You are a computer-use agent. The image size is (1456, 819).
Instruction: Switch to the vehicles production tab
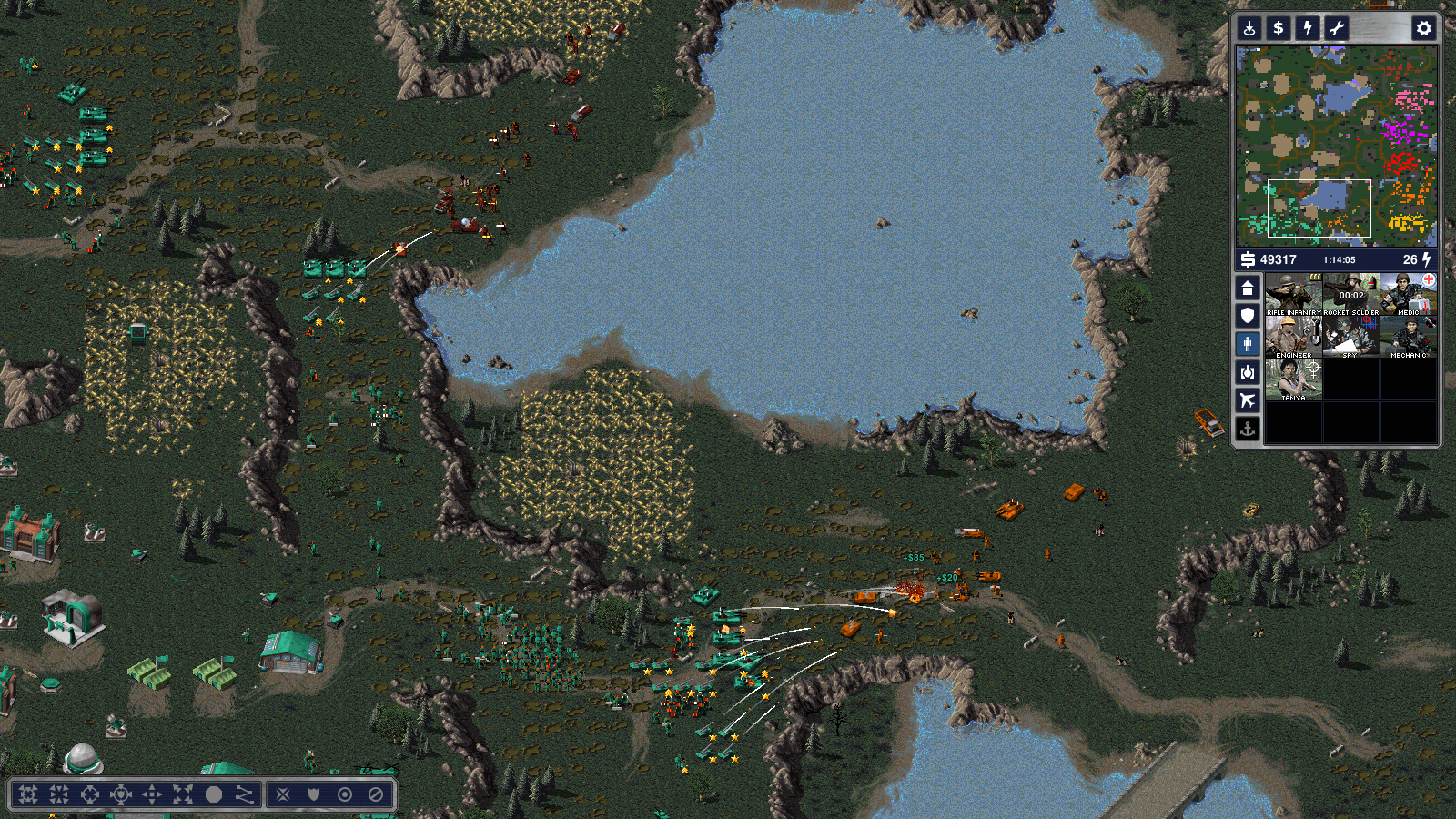point(1248,372)
